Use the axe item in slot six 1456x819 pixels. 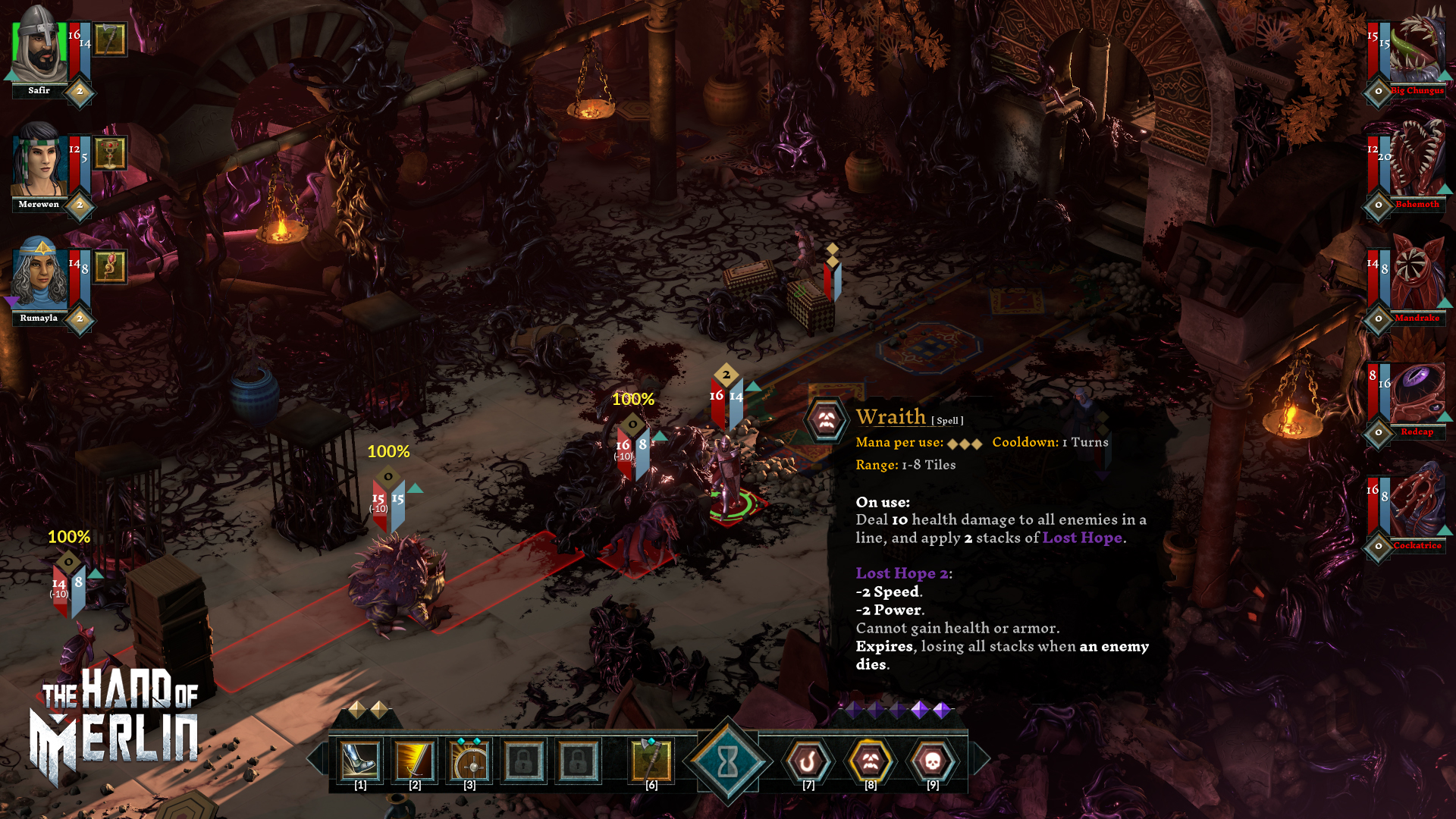(651, 761)
